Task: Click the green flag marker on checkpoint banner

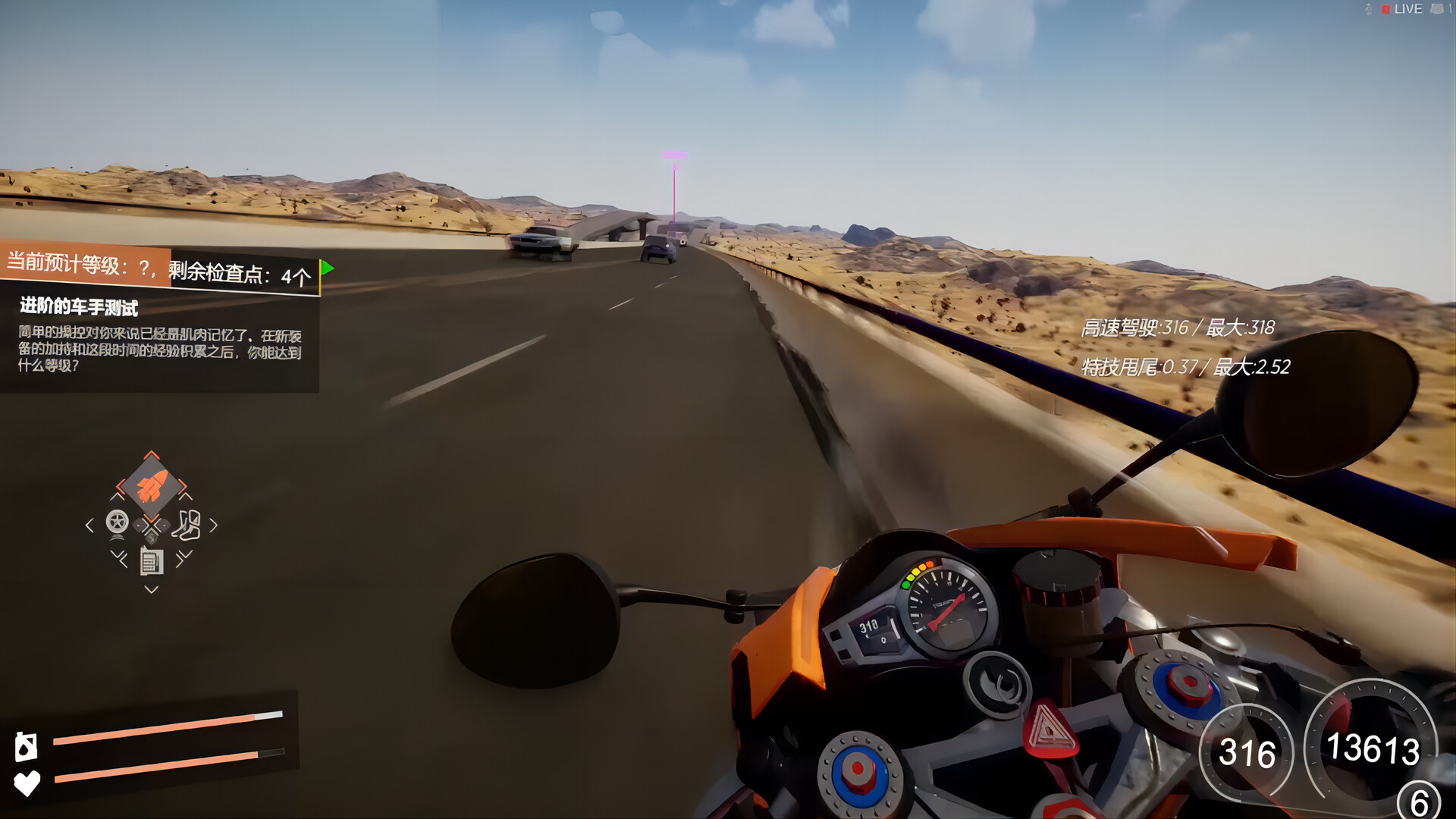Action: 328,267
